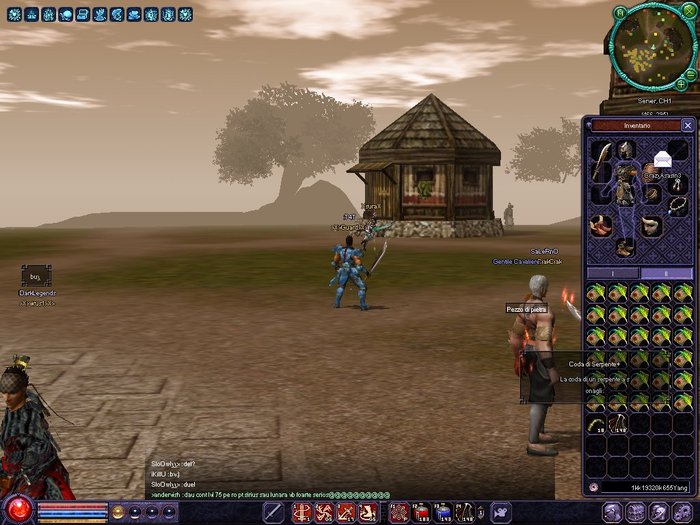Image resolution: width=700 pixels, height=525 pixels.
Task: Select the equipped necklace slot
Action: click(x=677, y=201)
